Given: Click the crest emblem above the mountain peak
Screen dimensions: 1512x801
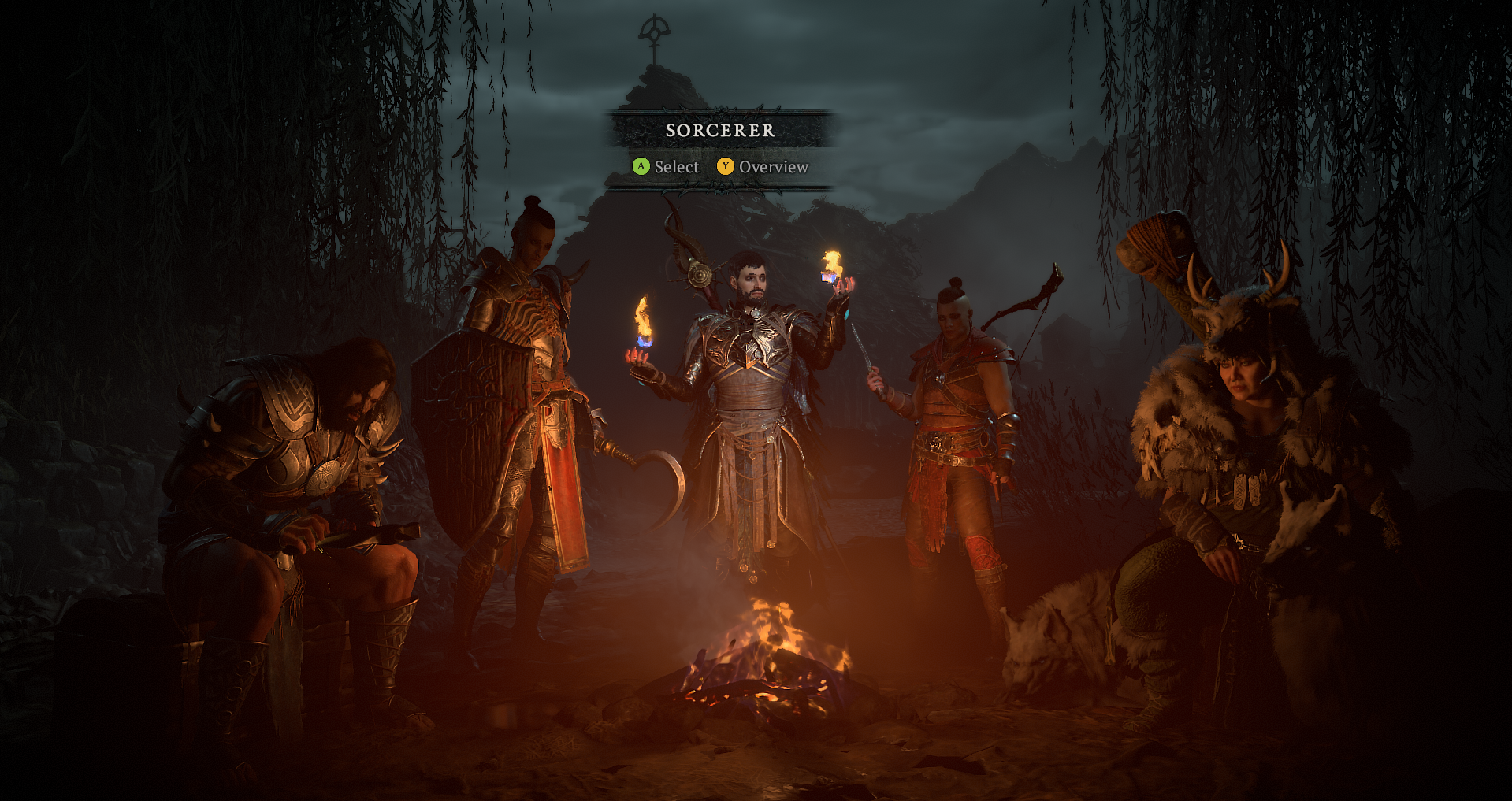Looking at the screenshot, I should [653, 32].
